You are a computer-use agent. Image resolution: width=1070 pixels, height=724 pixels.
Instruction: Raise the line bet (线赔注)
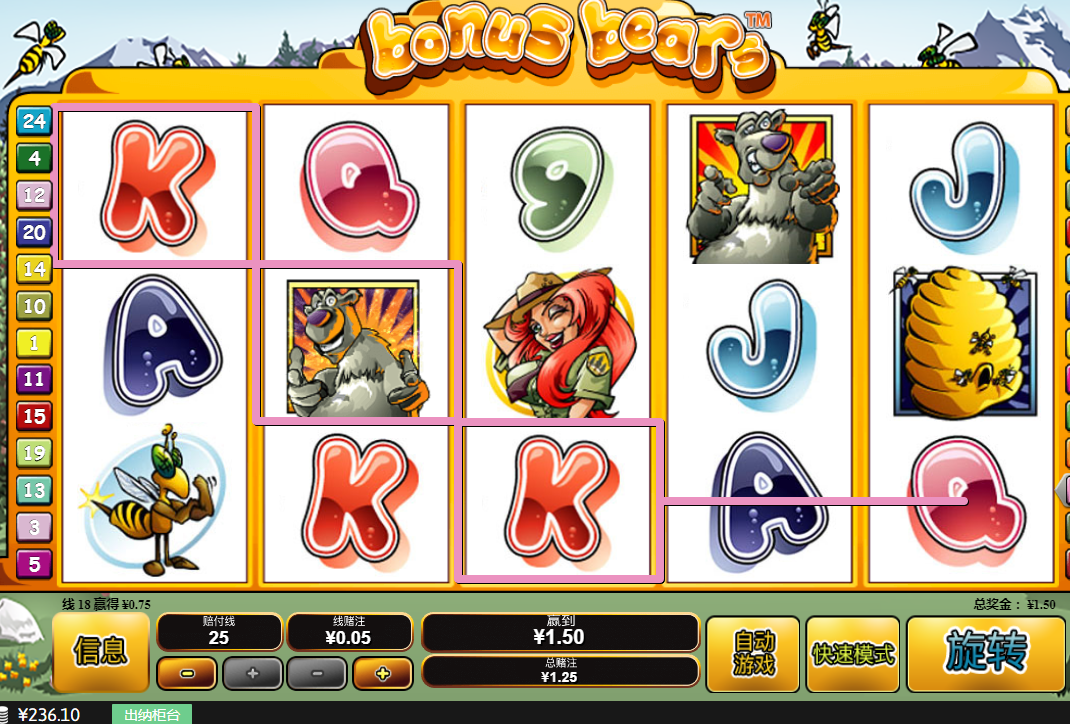(x=381, y=674)
